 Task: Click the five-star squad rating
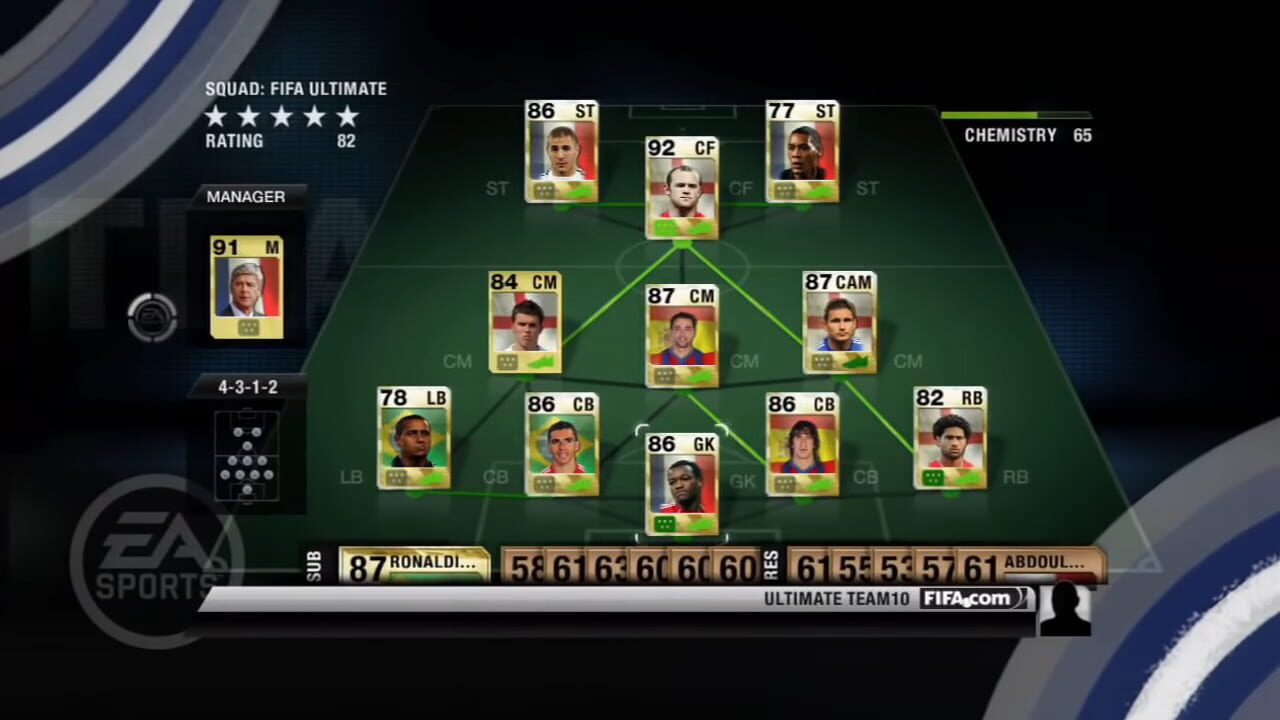pos(280,117)
